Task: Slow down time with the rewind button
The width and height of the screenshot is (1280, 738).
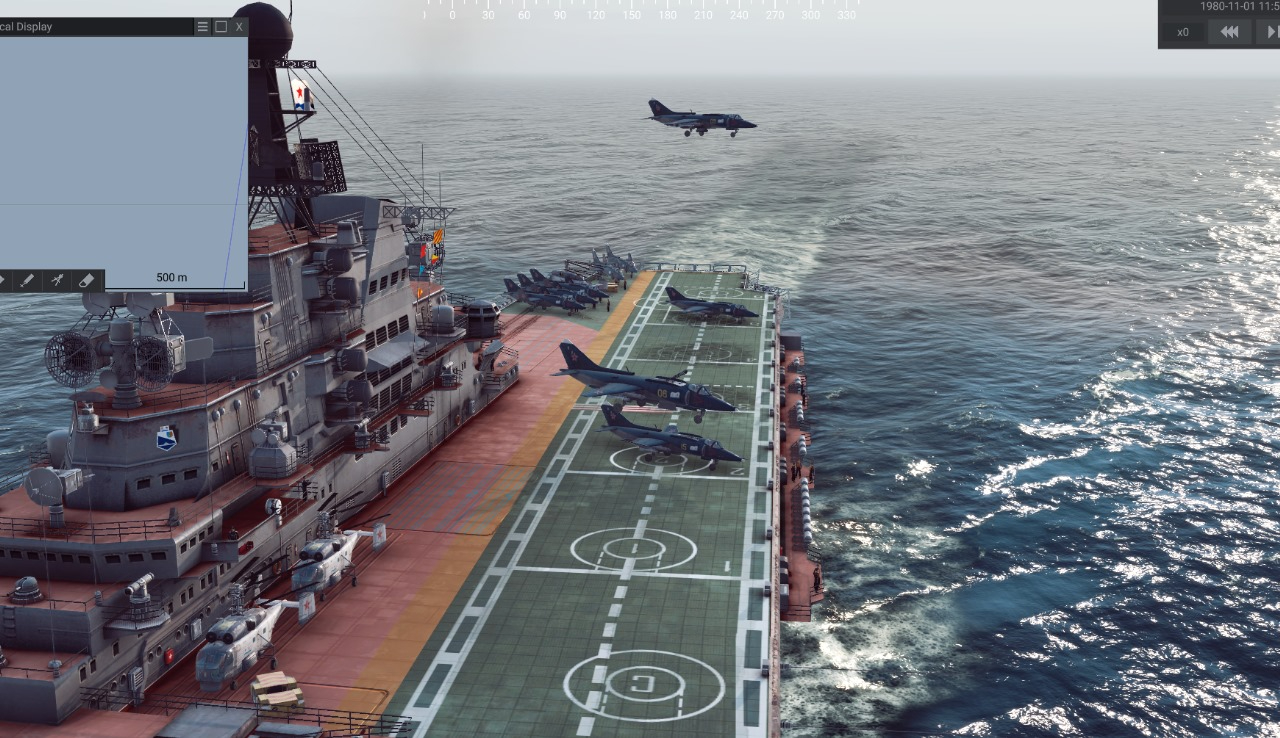Action: [x=1229, y=32]
